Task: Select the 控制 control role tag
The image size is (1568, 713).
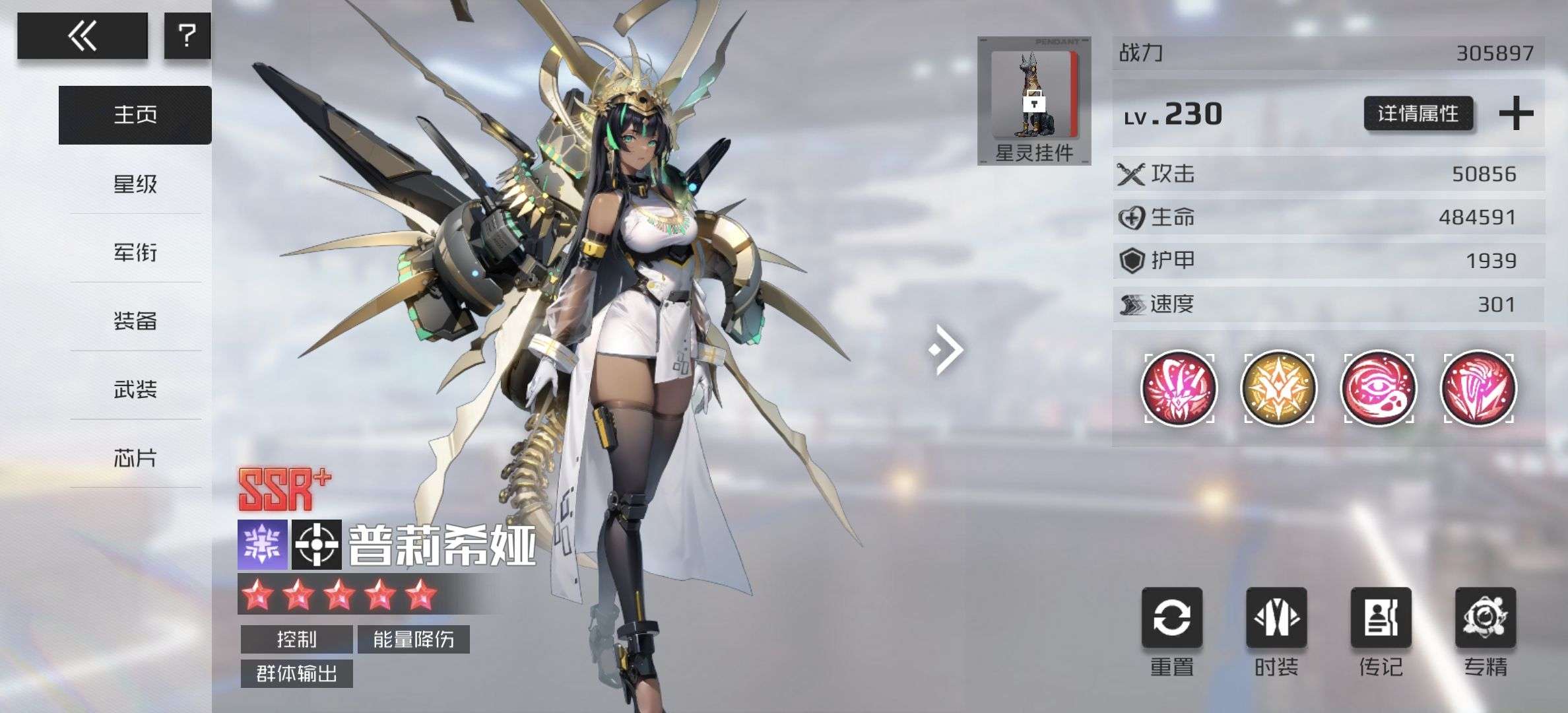Action: (296, 639)
